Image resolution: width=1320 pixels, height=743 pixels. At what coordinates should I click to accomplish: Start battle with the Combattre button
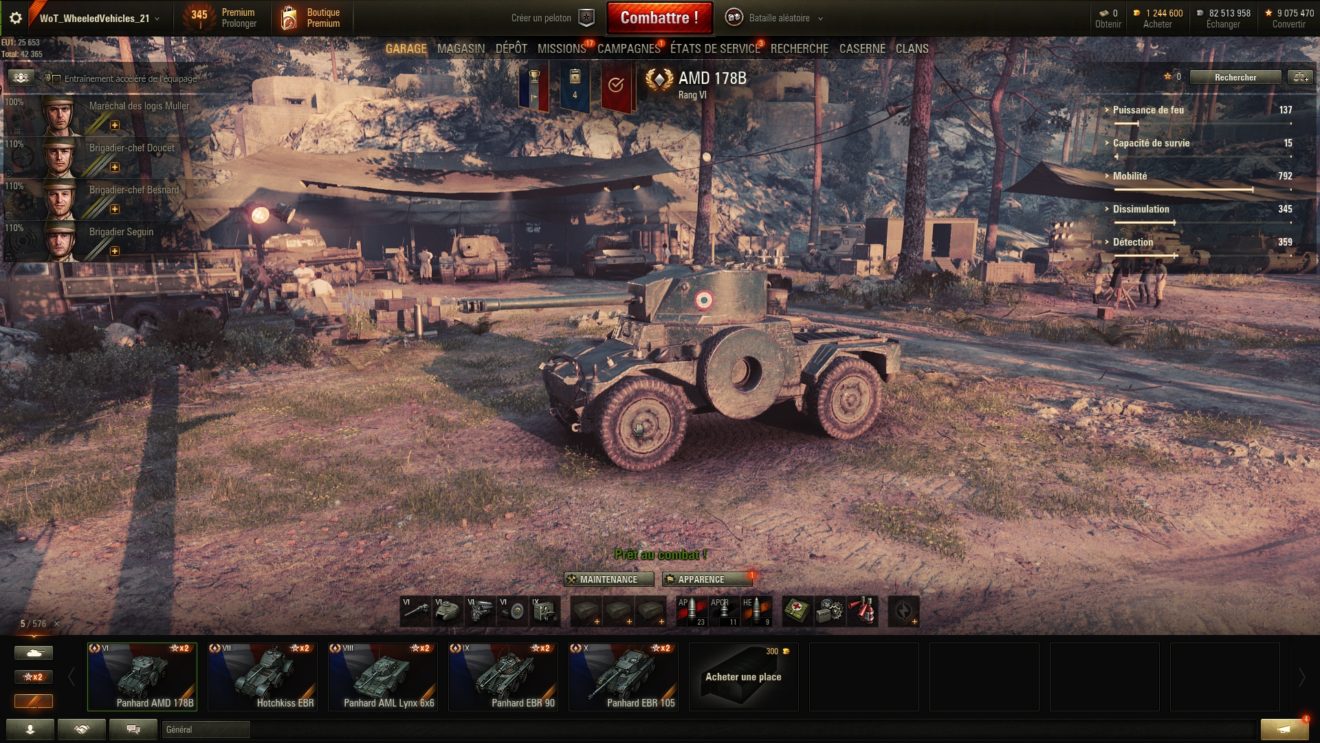tap(659, 17)
